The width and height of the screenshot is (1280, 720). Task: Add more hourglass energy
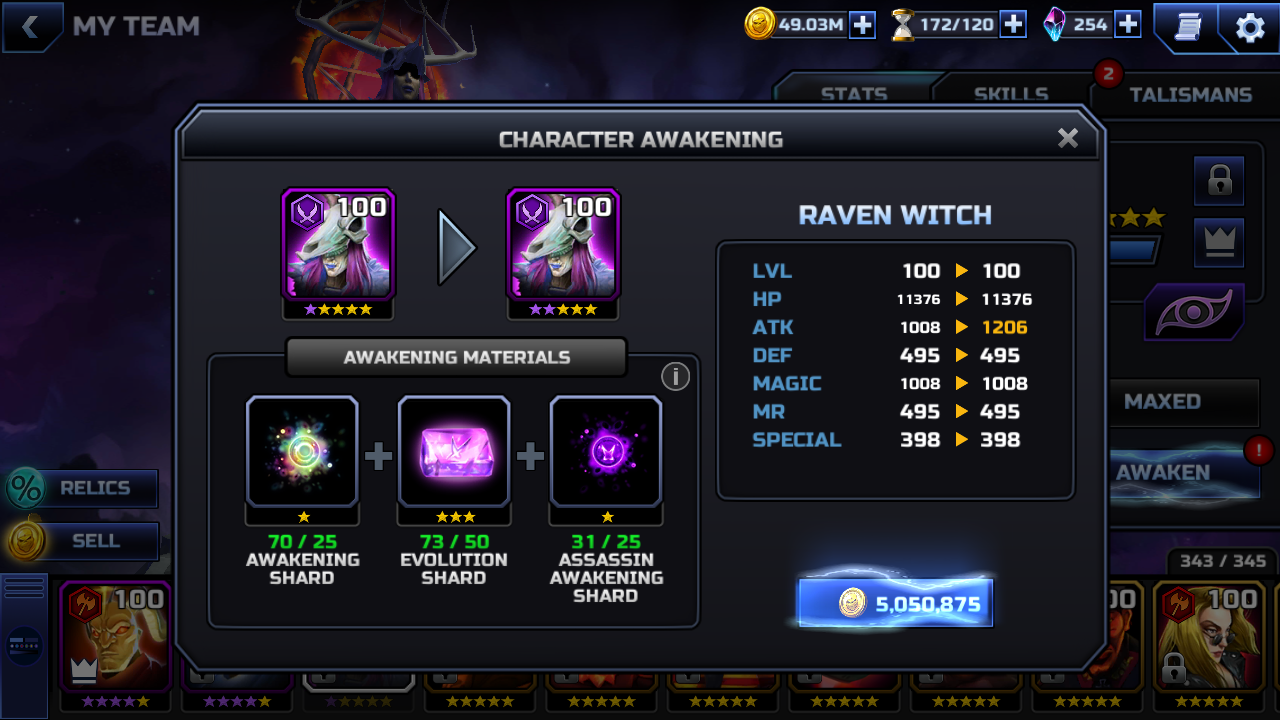(1013, 25)
